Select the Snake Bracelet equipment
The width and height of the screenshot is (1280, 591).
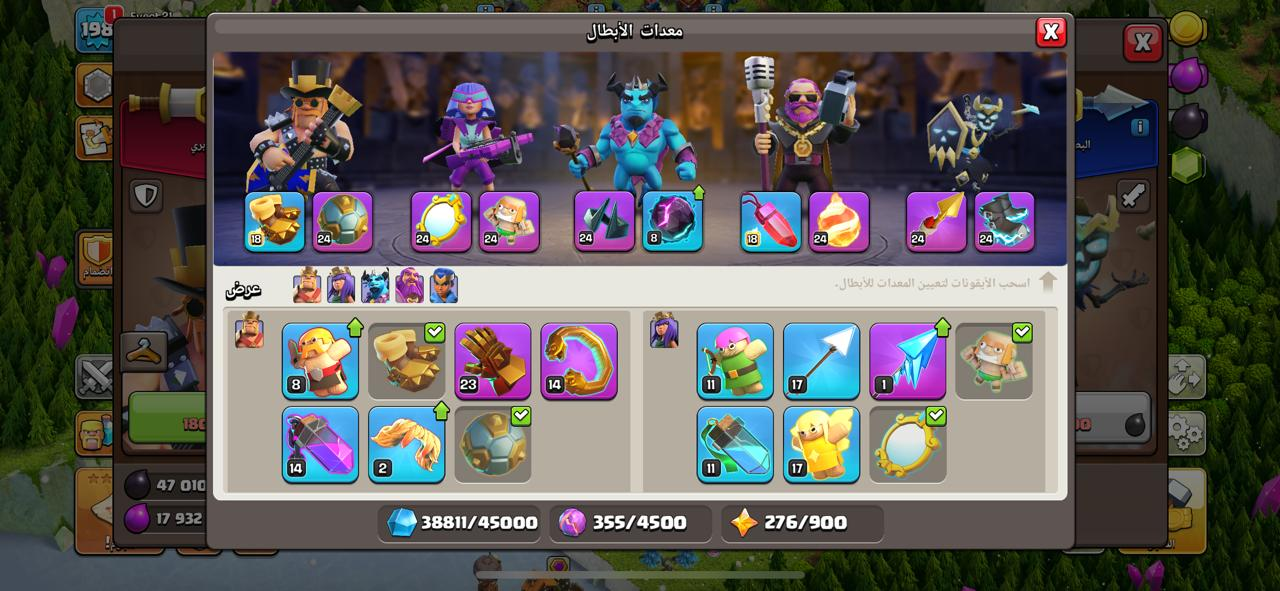pos(579,361)
